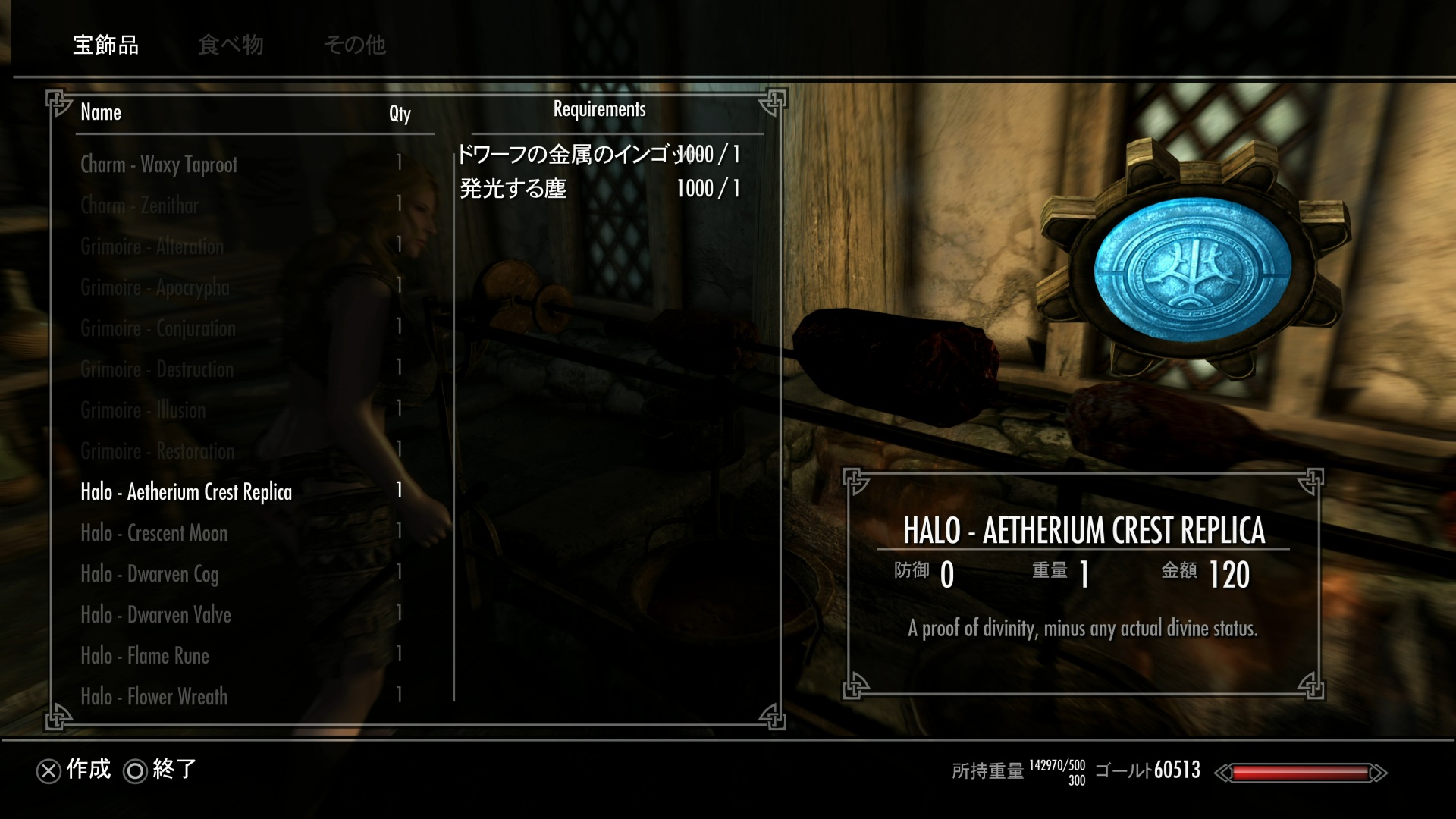Open the 食べ物 category tab
Image resolution: width=1456 pixels, height=819 pixels.
point(231,45)
